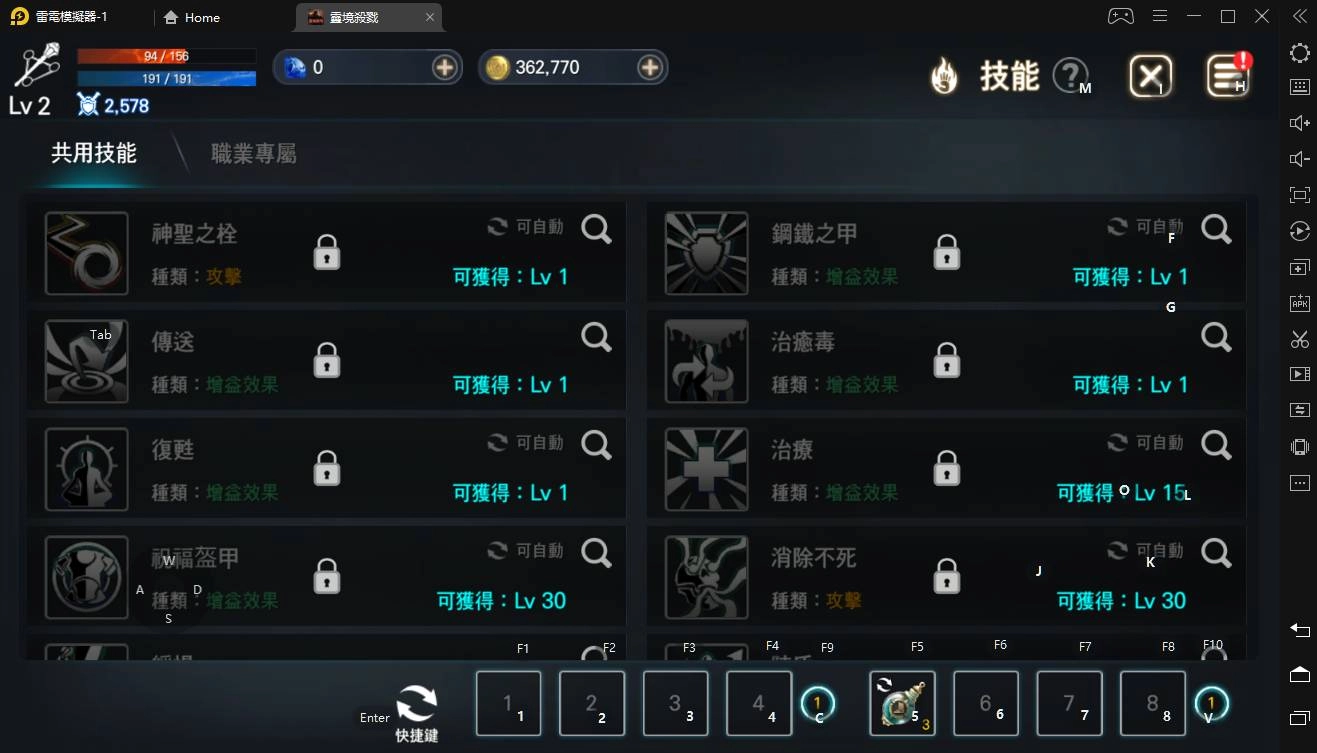Open the skill help question mark icon
Image resolution: width=1317 pixels, height=753 pixels.
1069,75
